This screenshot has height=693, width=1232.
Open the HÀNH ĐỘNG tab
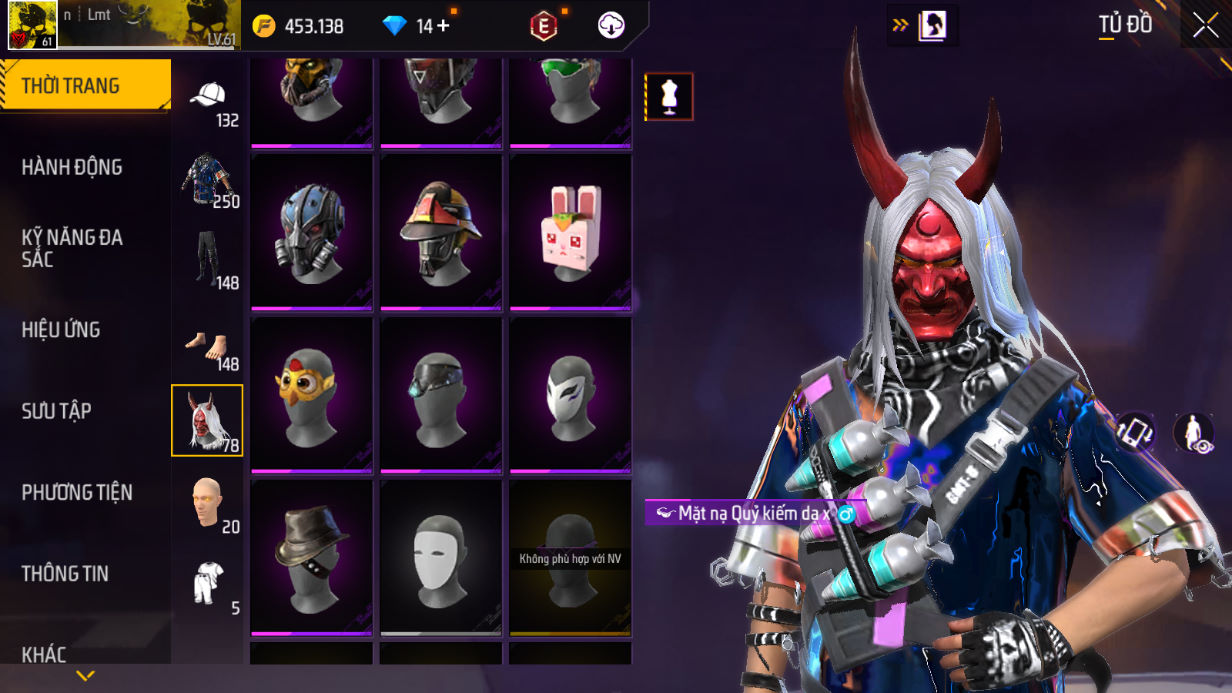[x=72, y=167]
